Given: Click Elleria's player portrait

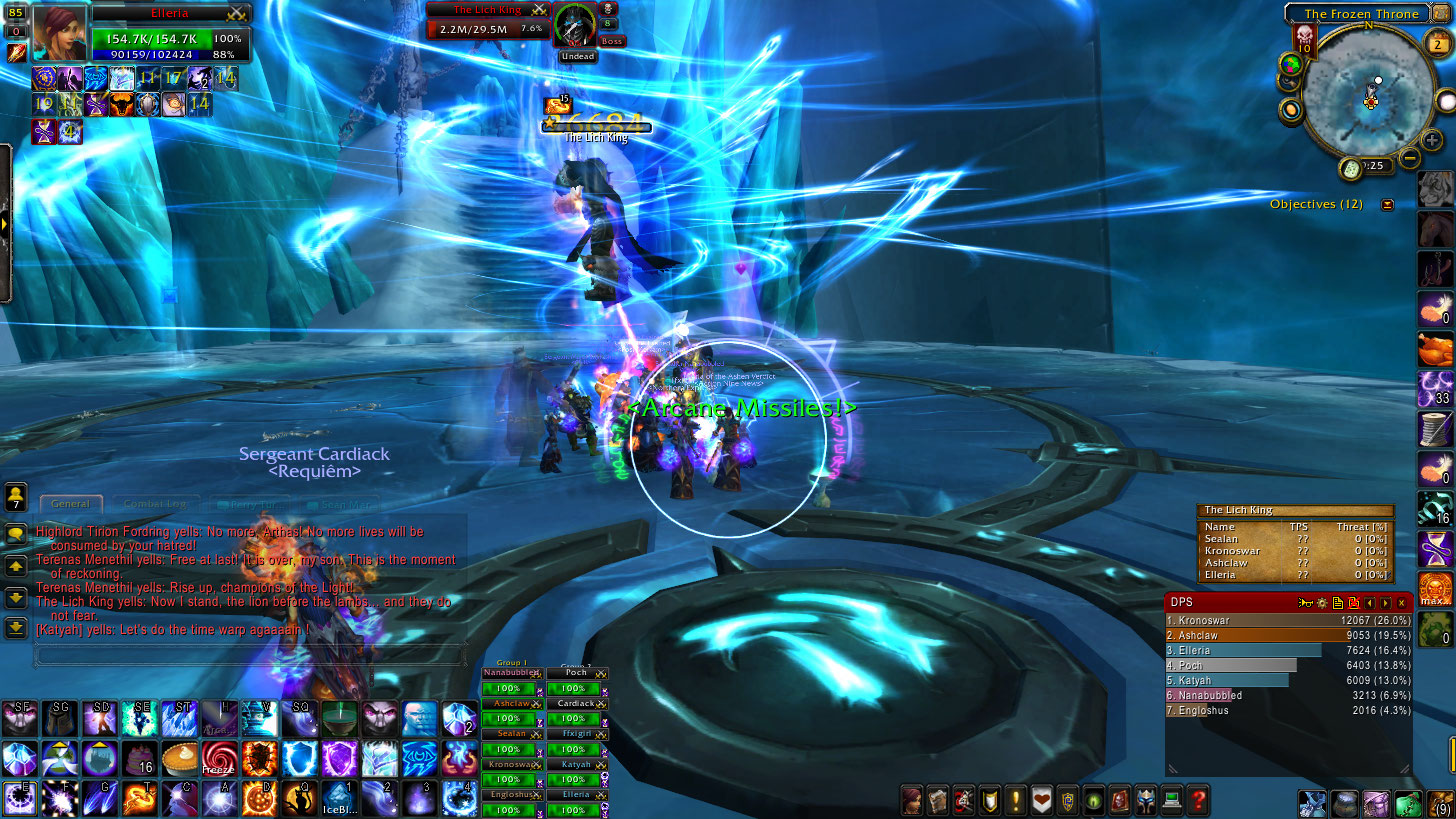Looking at the screenshot, I should click(x=59, y=33).
